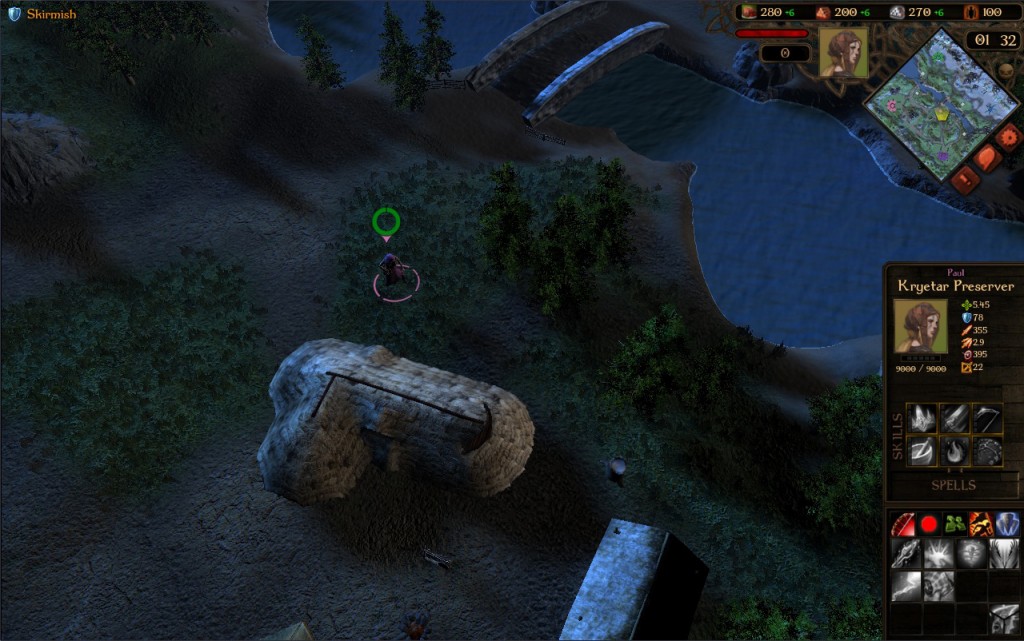Click the orange exclamation mark alert button
The width and height of the screenshot is (1024, 641).
click(965, 179)
